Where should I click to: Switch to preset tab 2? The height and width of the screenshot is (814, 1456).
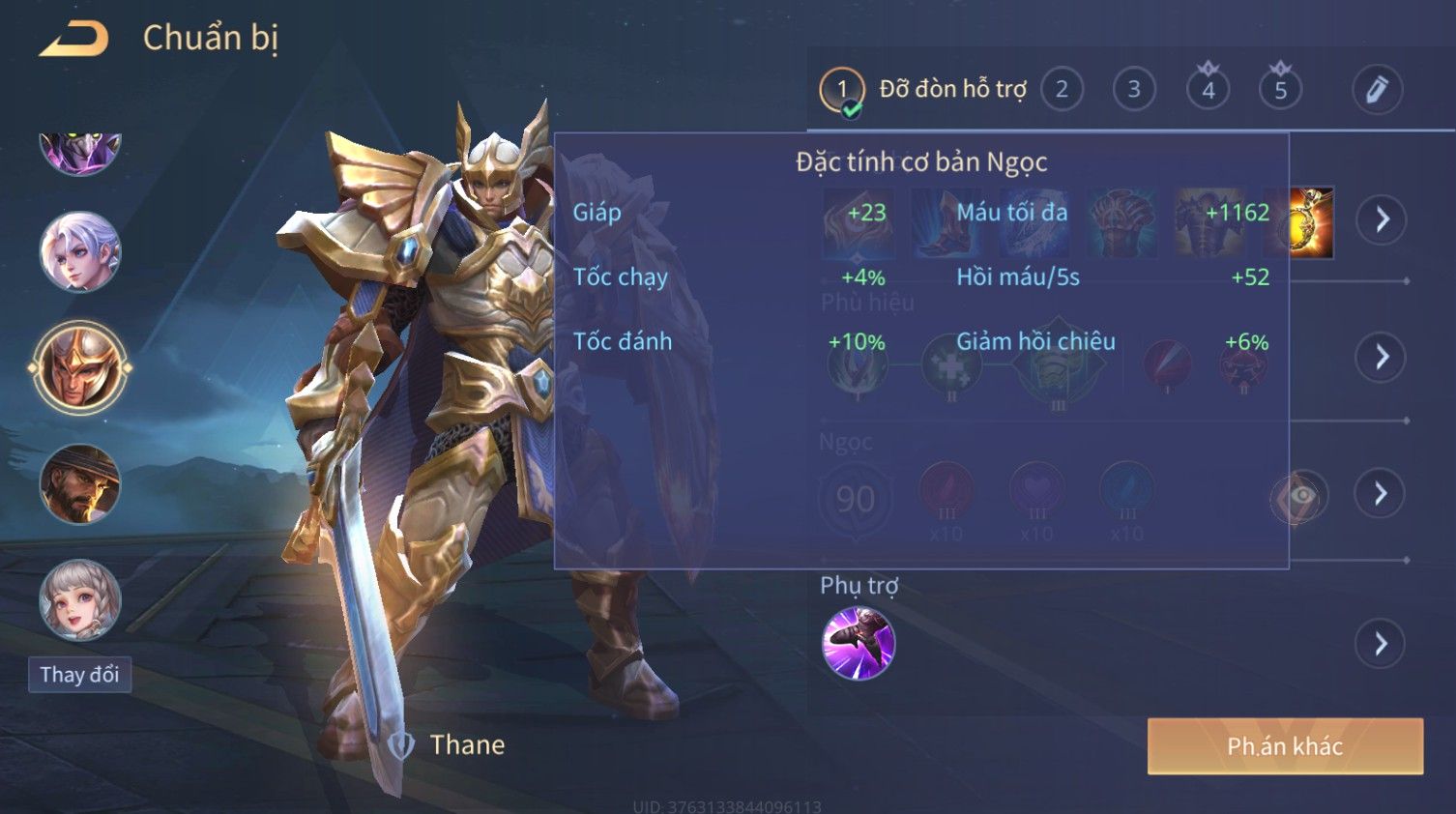pos(1062,90)
